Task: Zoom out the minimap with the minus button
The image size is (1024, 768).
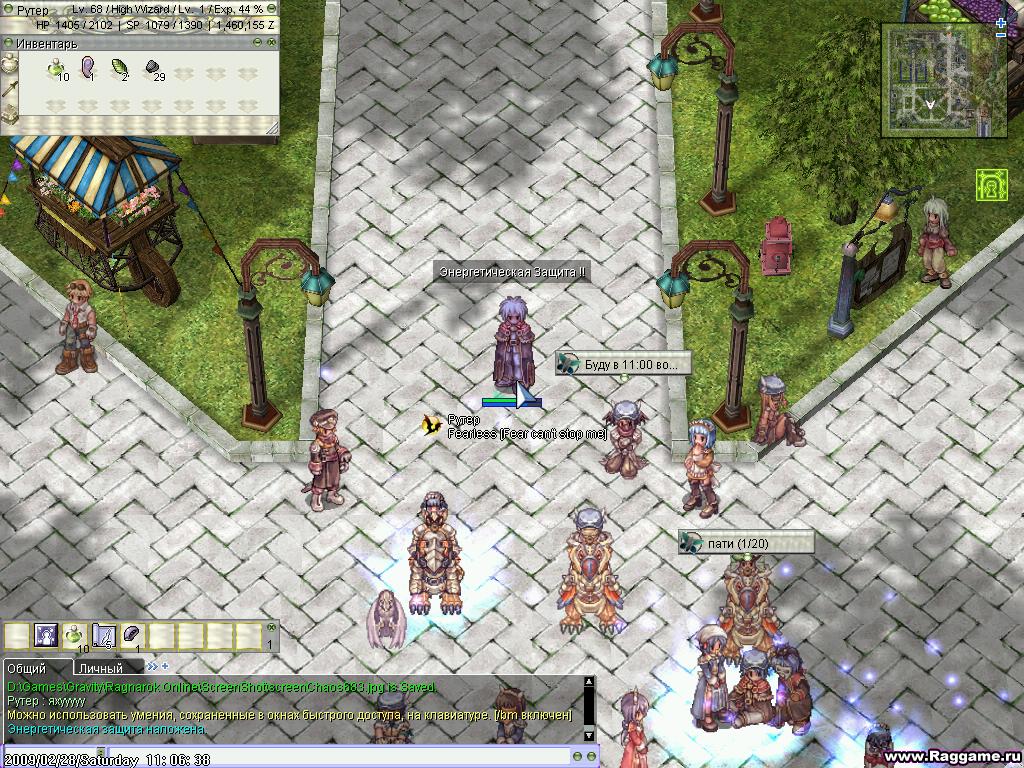Action: pos(1001,35)
